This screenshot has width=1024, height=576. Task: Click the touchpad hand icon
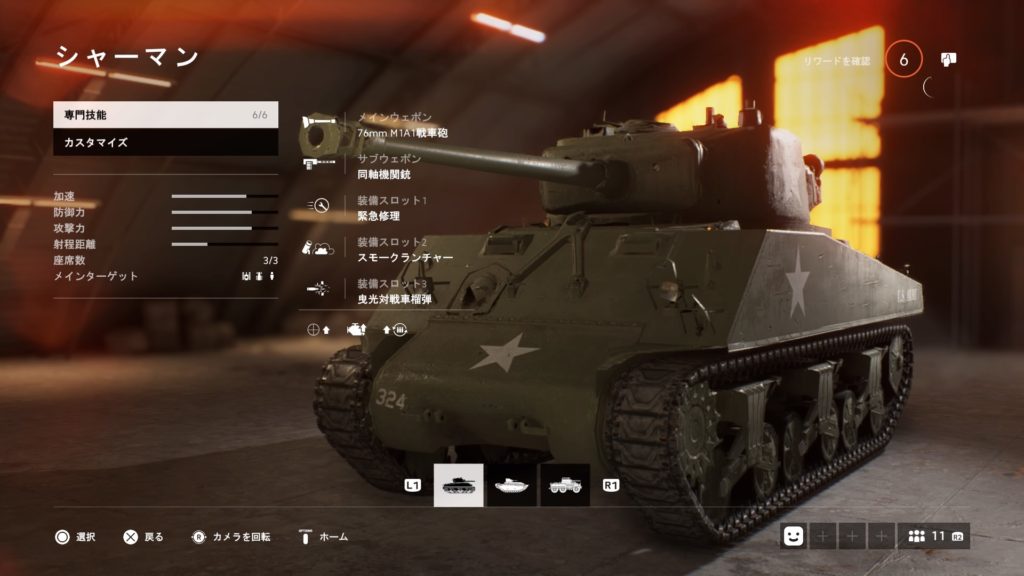click(949, 59)
